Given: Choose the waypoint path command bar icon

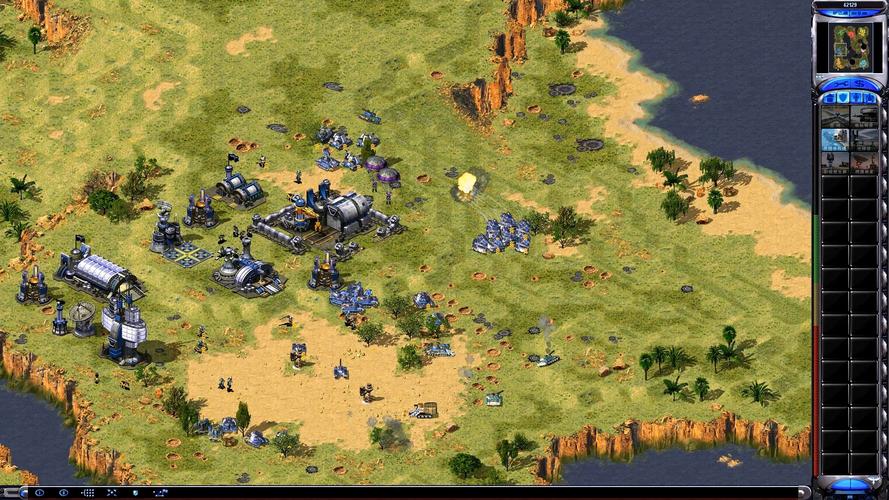Looking at the screenshot, I should (x=161, y=493).
